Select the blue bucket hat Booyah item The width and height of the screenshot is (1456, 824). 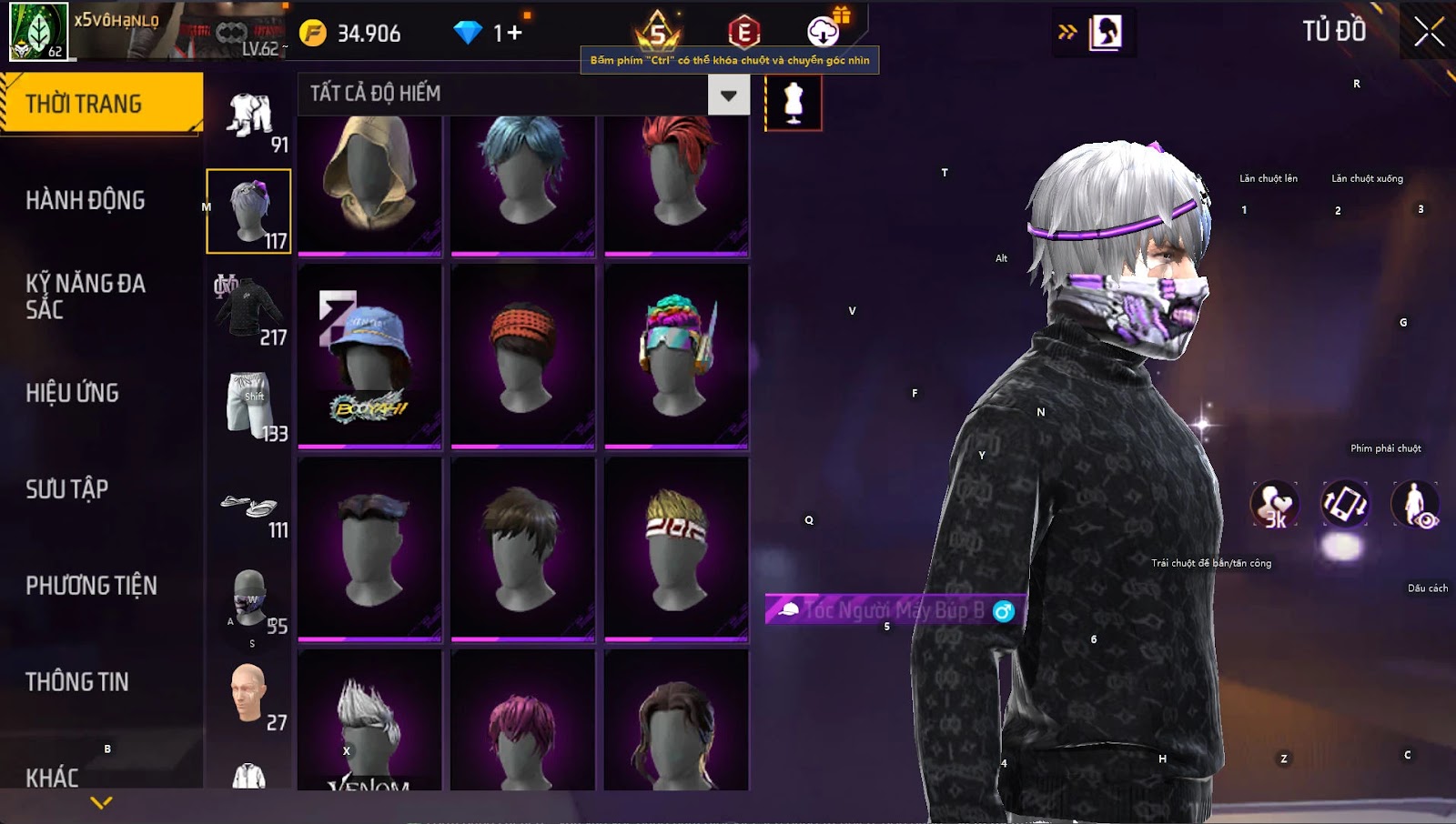point(369,357)
